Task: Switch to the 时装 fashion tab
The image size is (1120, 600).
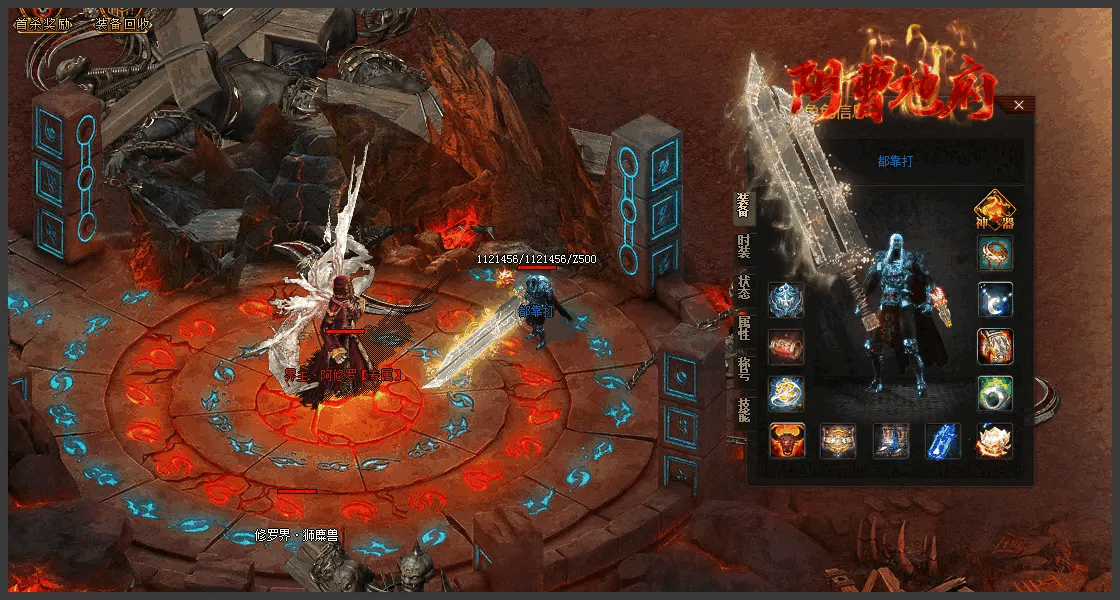Action: 743,247
